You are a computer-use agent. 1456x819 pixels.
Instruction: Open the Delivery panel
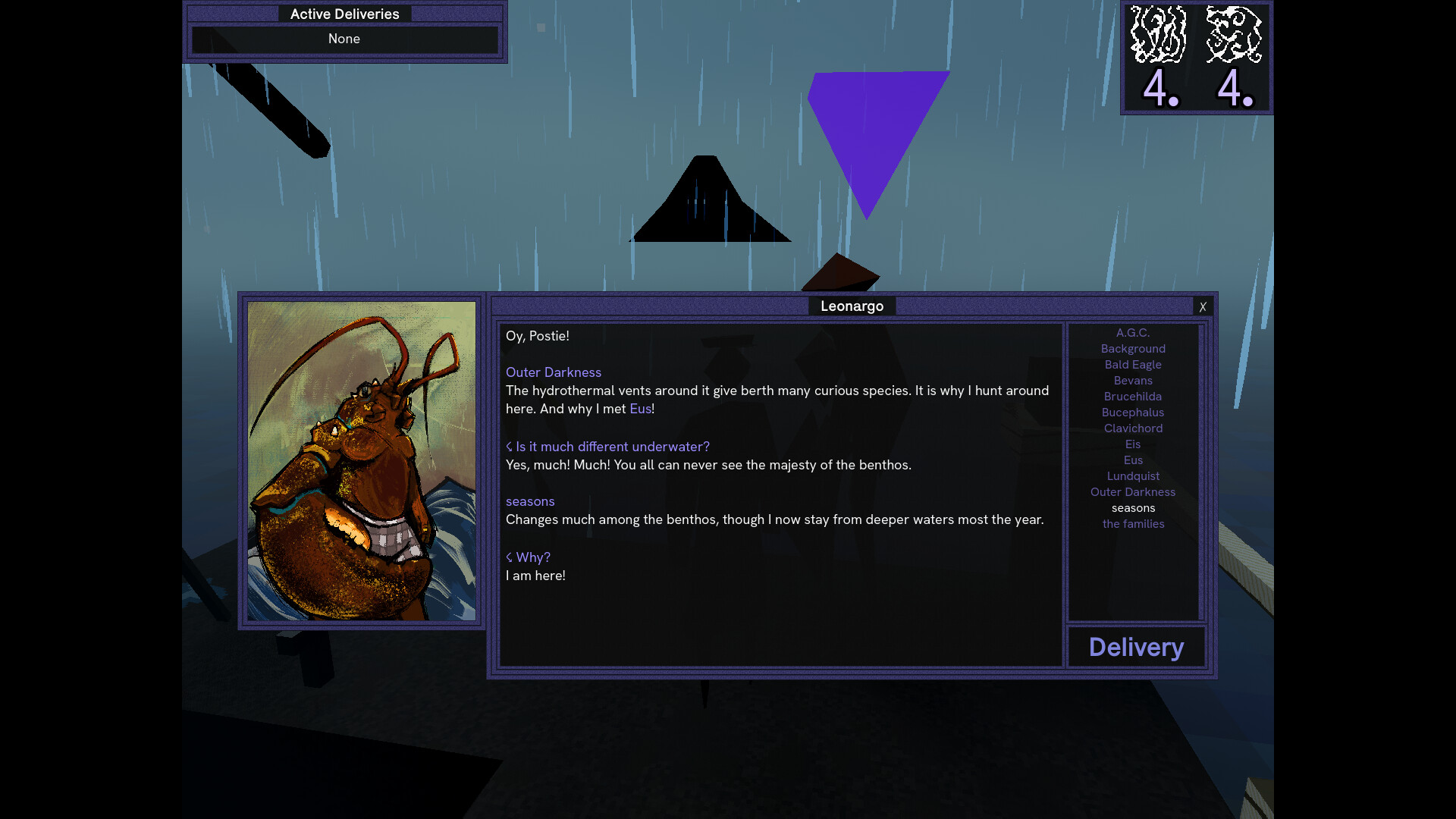[1135, 647]
